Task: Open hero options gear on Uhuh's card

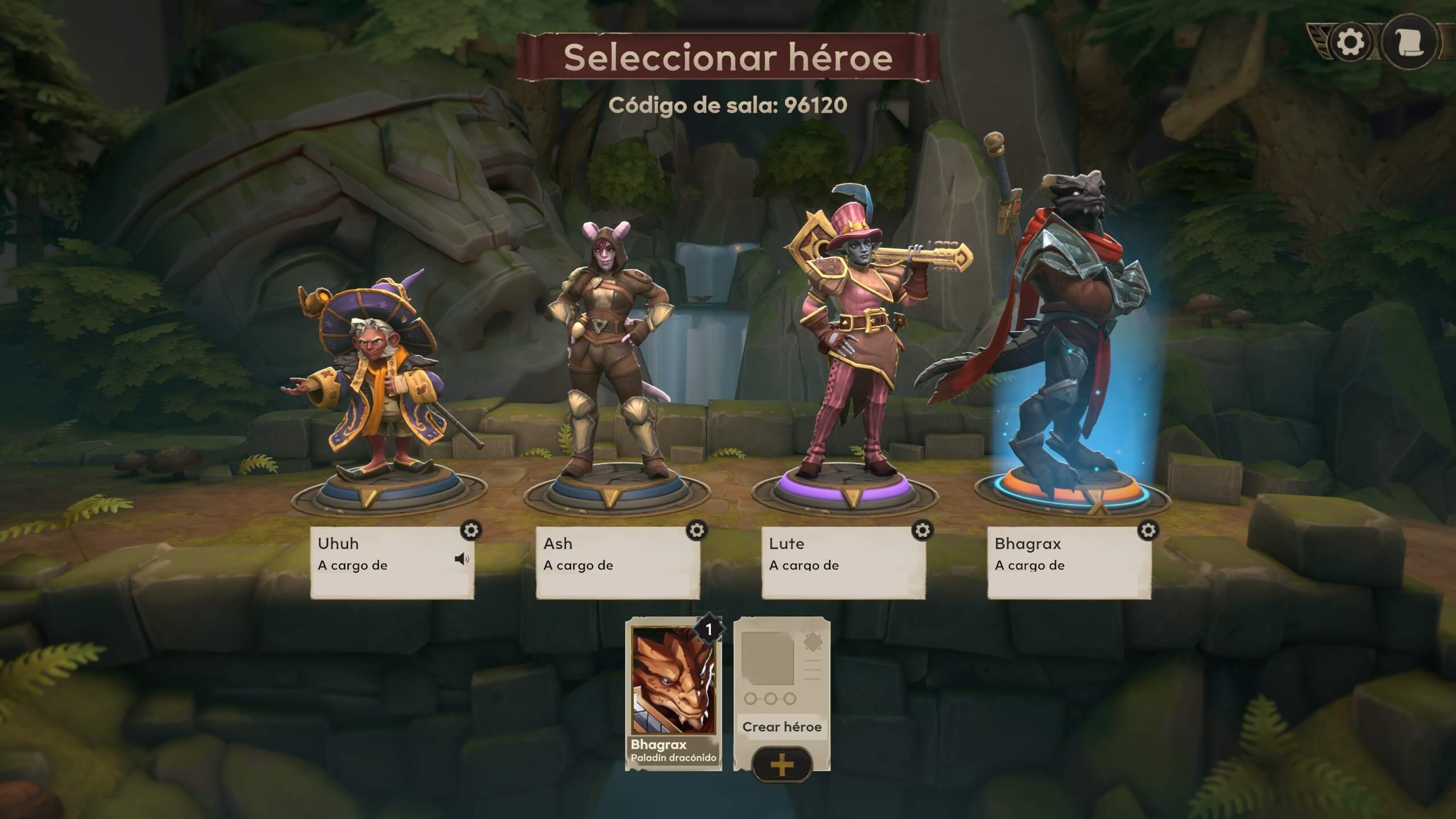Action: point(472,531)
